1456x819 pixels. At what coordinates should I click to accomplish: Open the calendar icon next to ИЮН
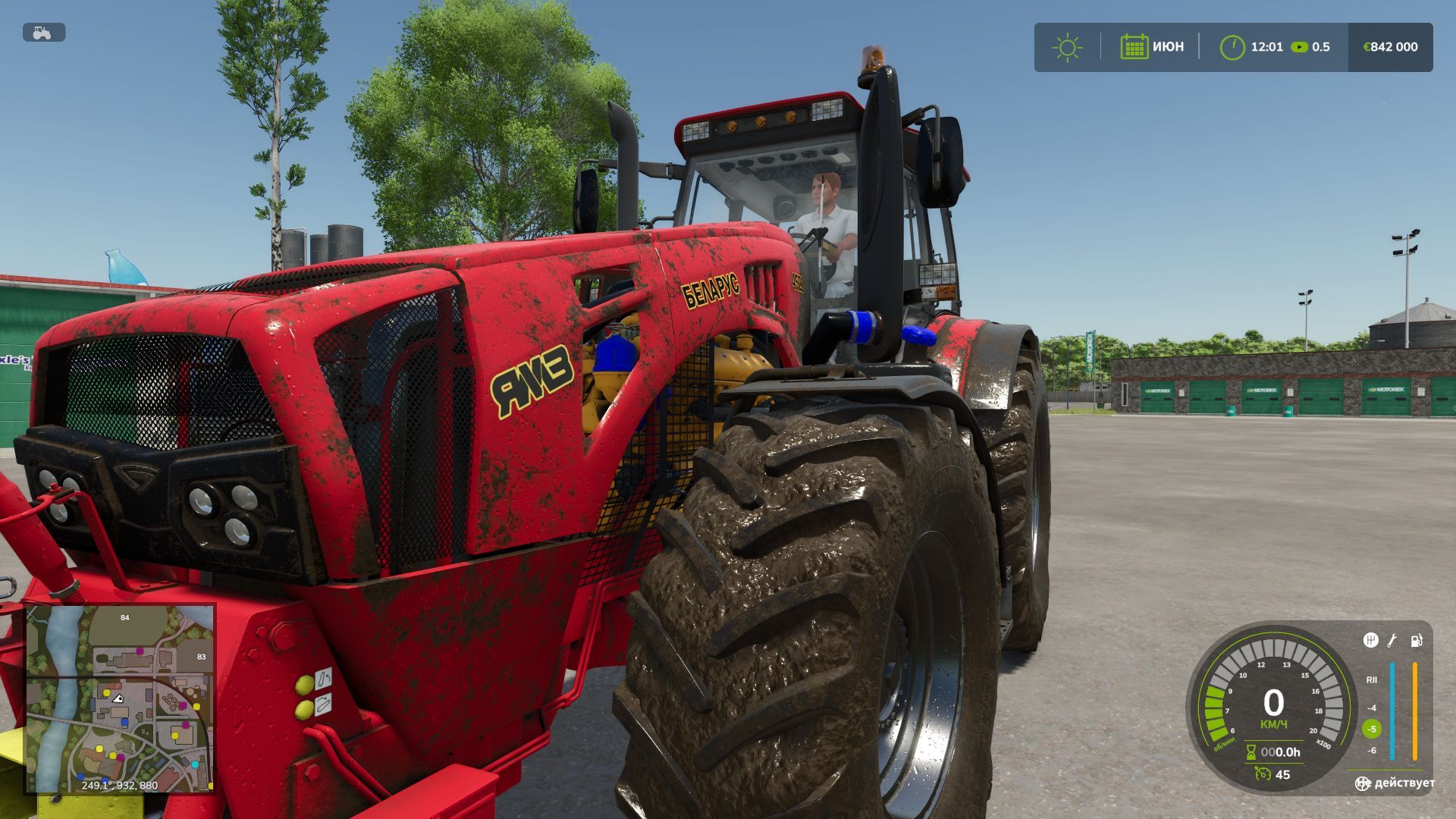1134,46
